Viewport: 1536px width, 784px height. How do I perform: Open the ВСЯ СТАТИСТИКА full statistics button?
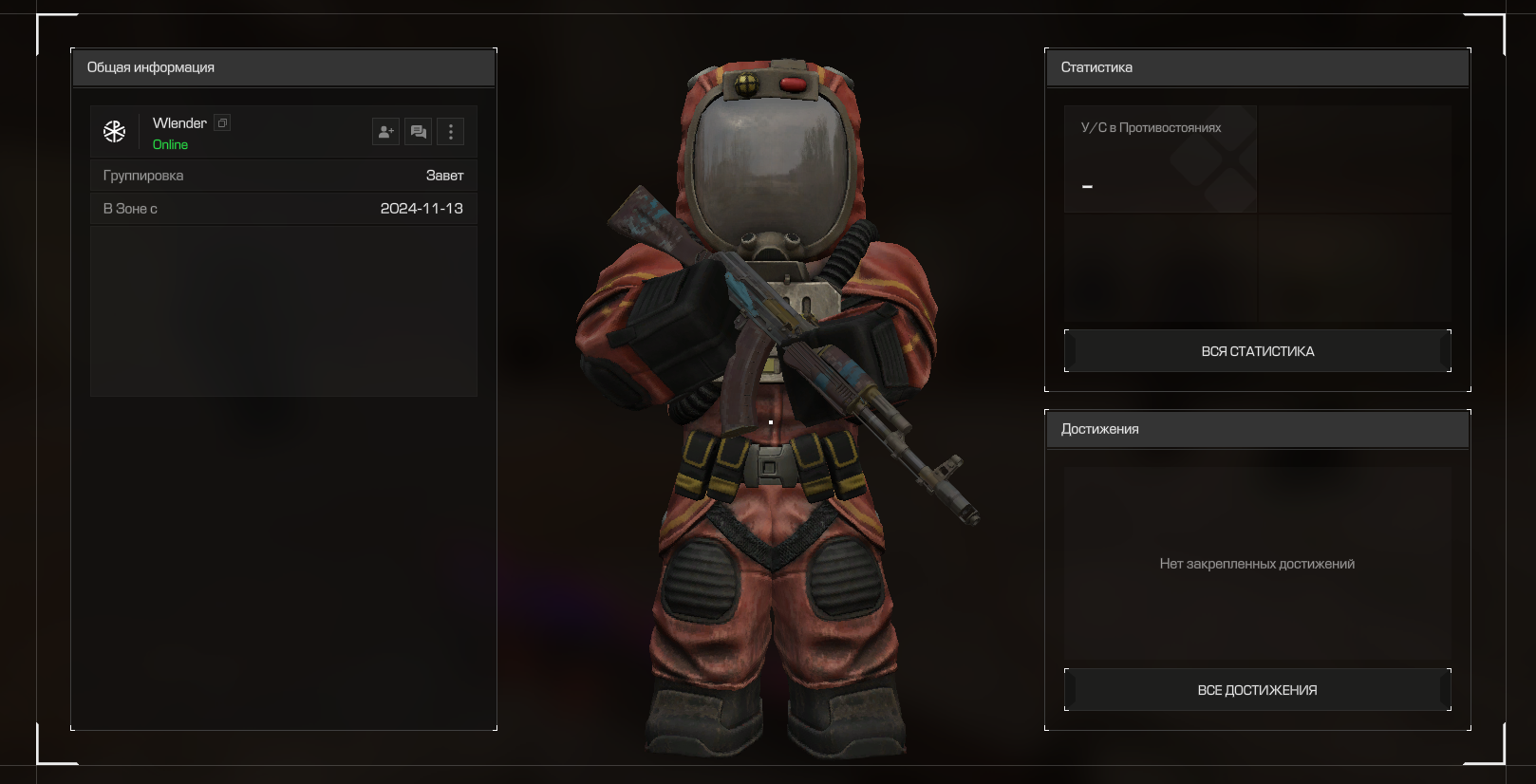[x=1257, y=351]
